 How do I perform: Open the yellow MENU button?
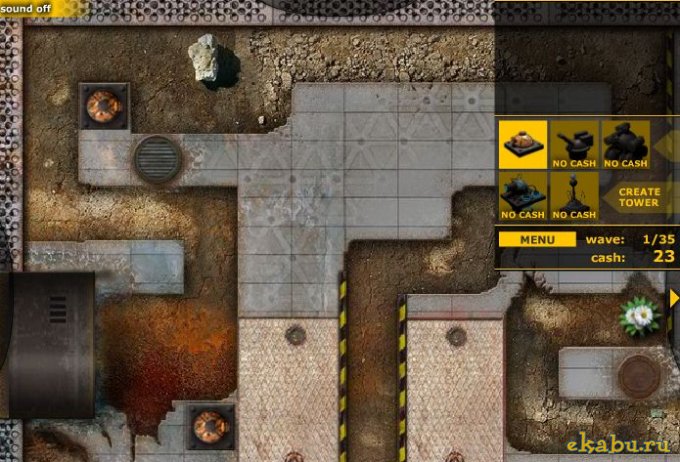coord(537,240)
